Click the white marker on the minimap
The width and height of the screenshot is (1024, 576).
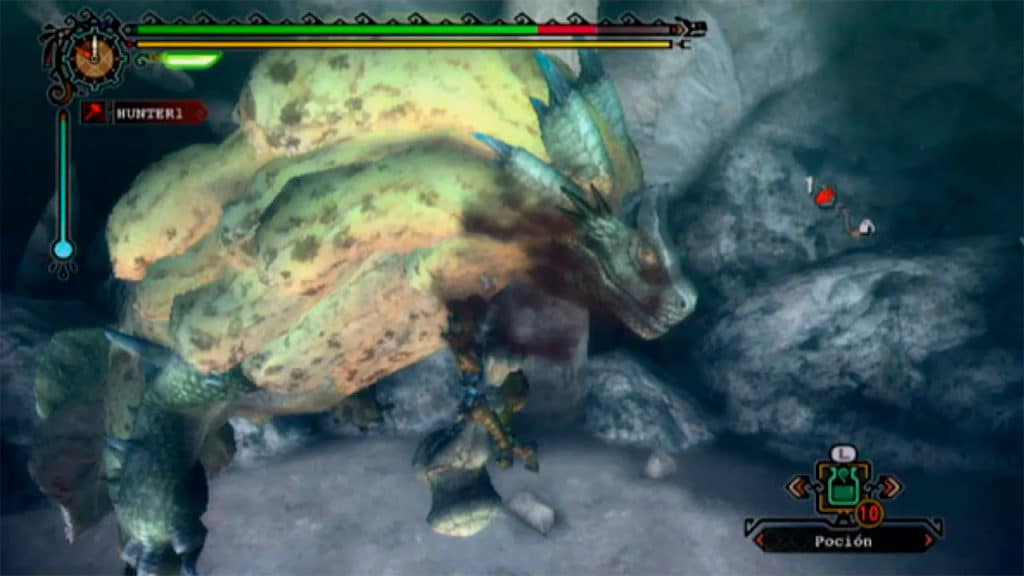[865, 228]
